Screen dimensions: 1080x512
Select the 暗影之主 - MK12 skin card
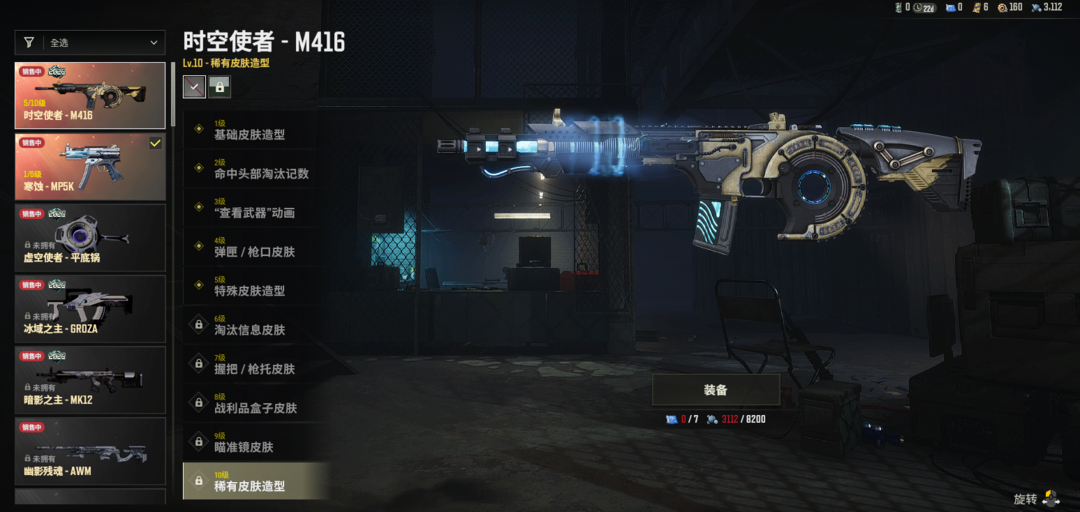tap(90, 379)
